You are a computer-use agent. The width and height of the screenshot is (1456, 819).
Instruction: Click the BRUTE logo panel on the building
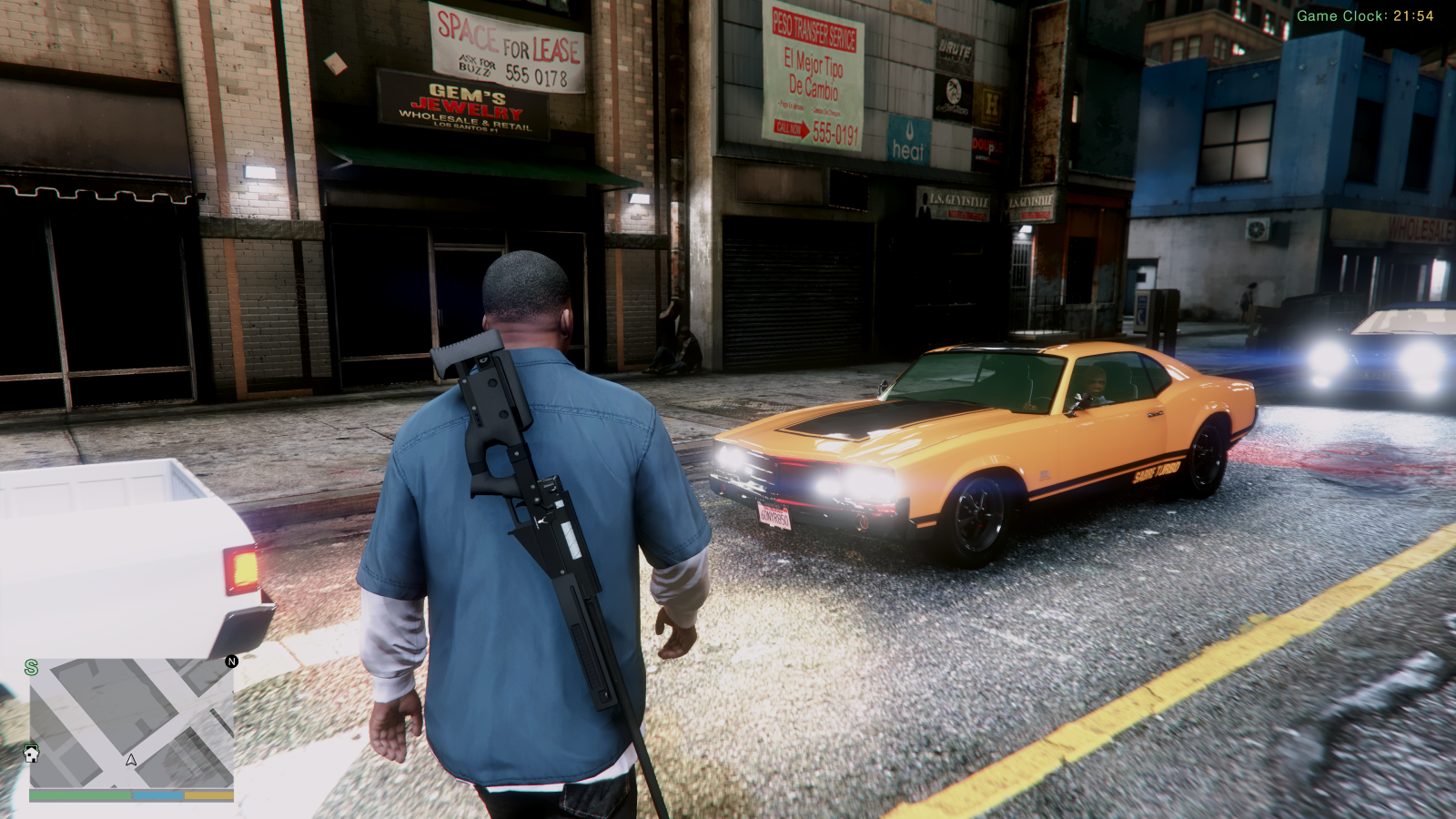click(x=954, y=48)
